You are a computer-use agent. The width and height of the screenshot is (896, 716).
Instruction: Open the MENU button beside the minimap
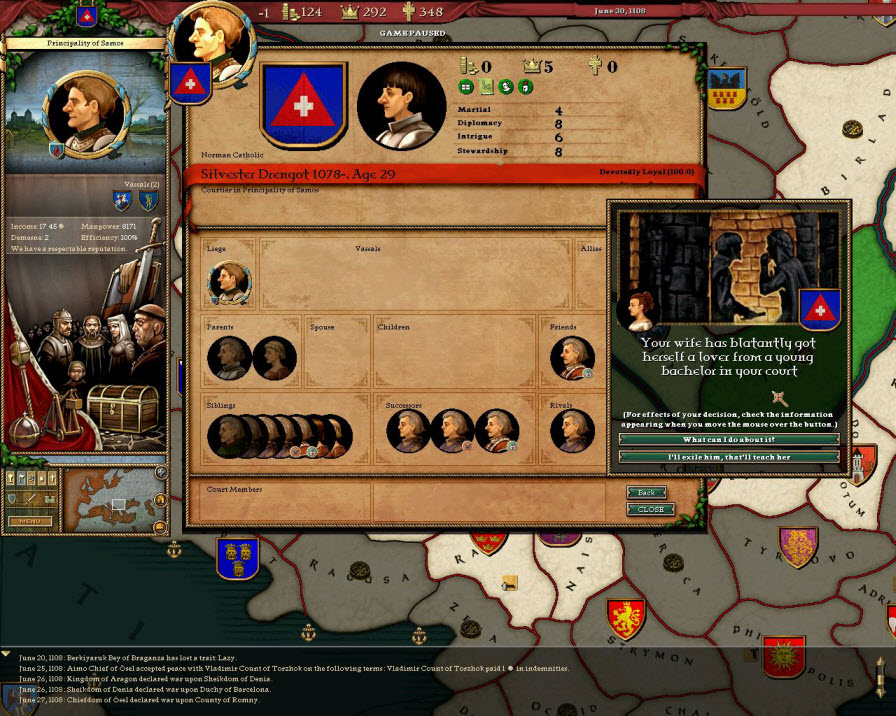(x=30, y=521)
